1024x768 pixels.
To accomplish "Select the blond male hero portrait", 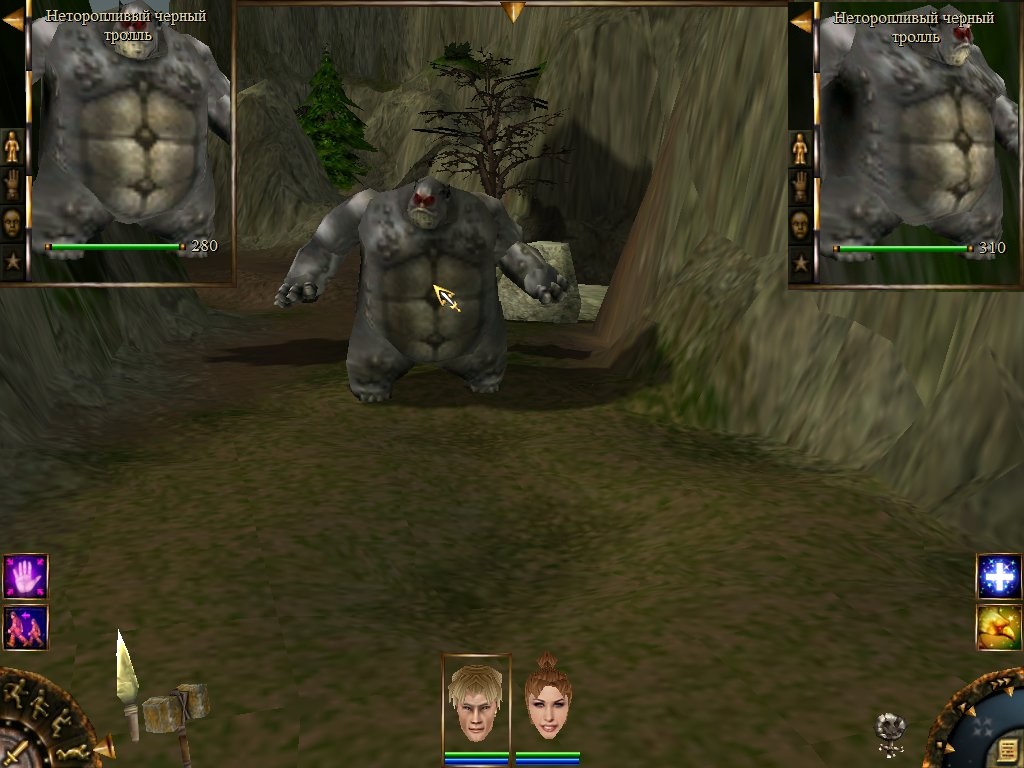I will pyautogui.click(x=476, y=702).
